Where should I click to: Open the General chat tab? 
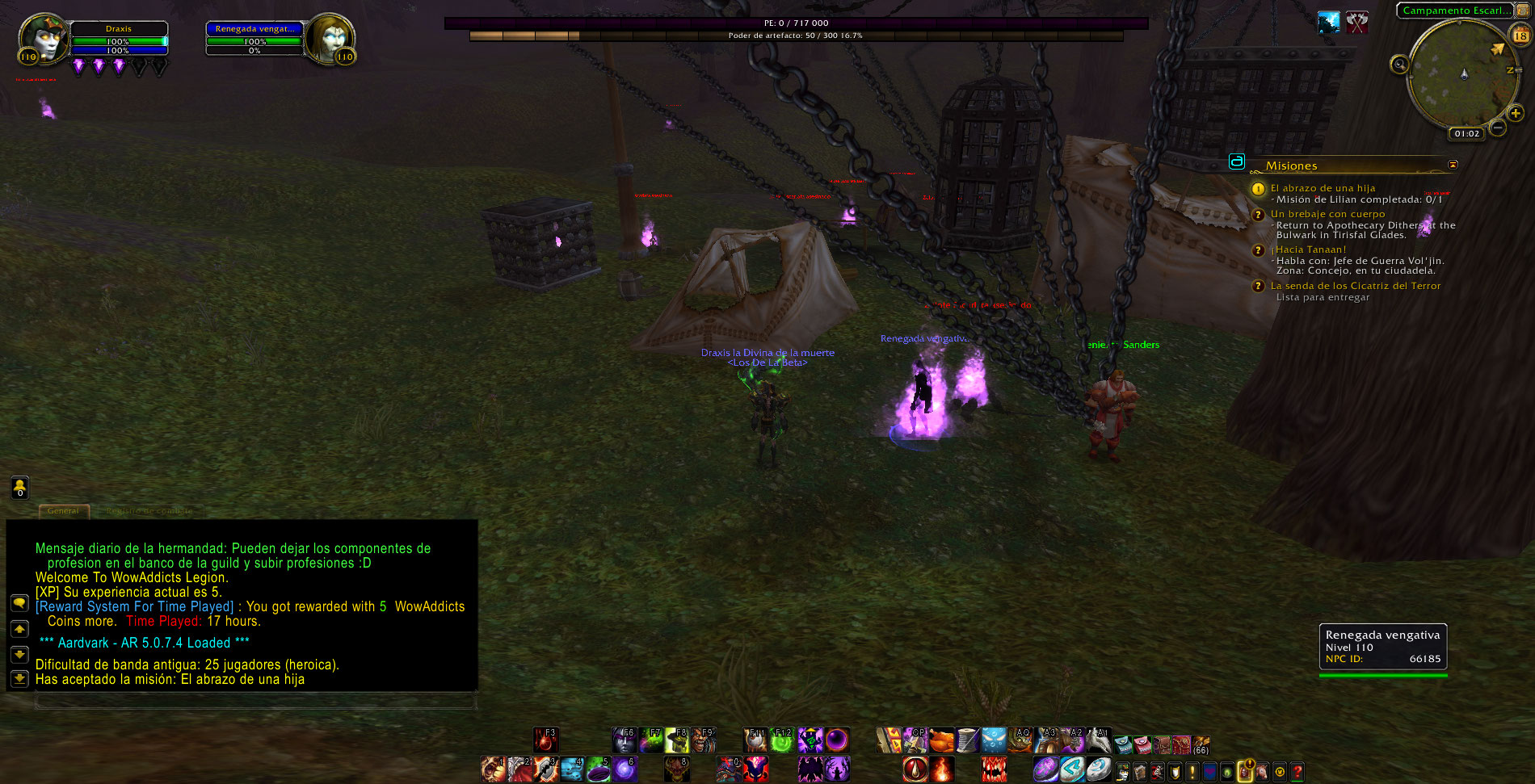[x=63, y=511]
